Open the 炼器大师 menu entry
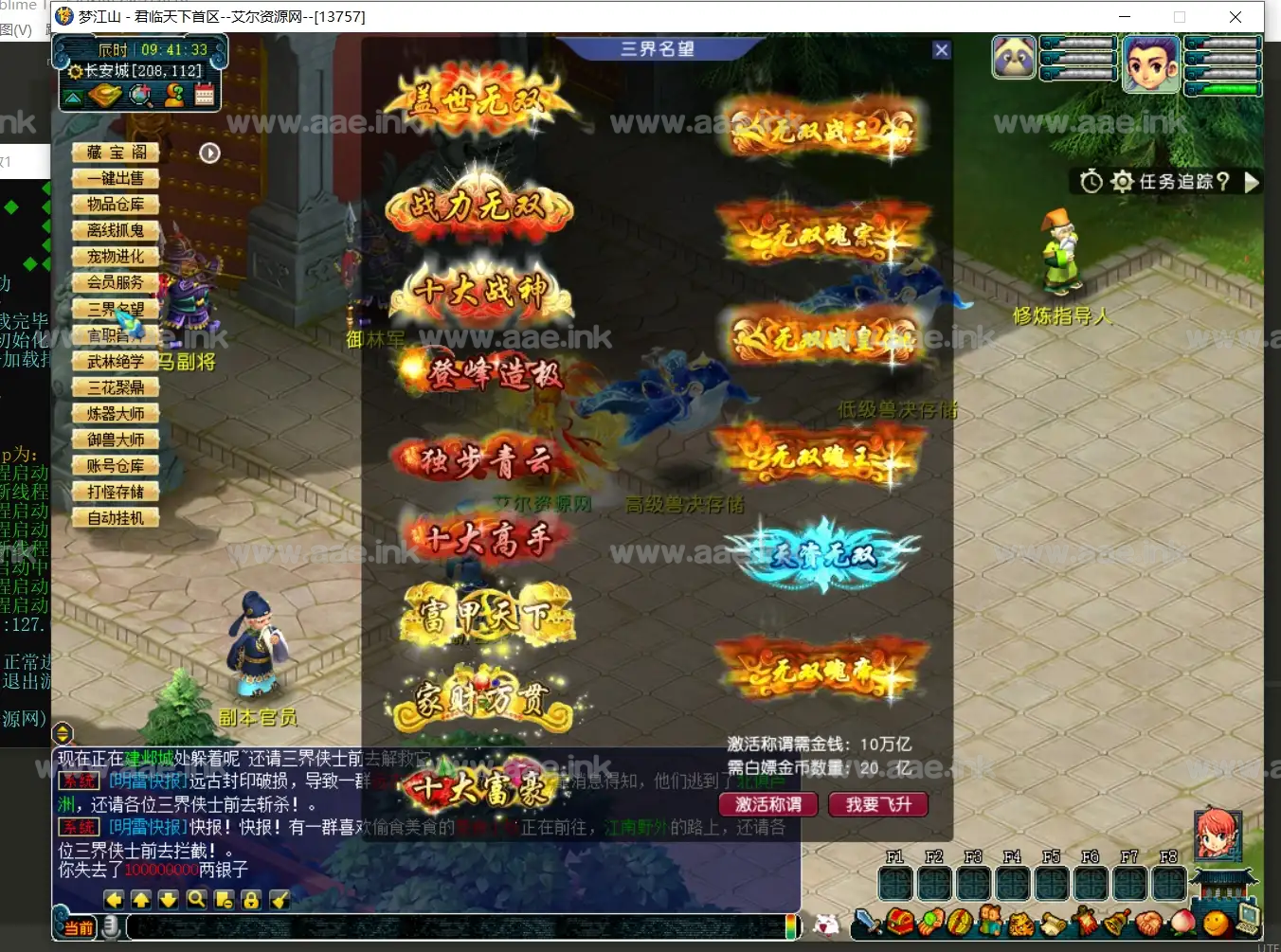 click(x=117, y=414)
